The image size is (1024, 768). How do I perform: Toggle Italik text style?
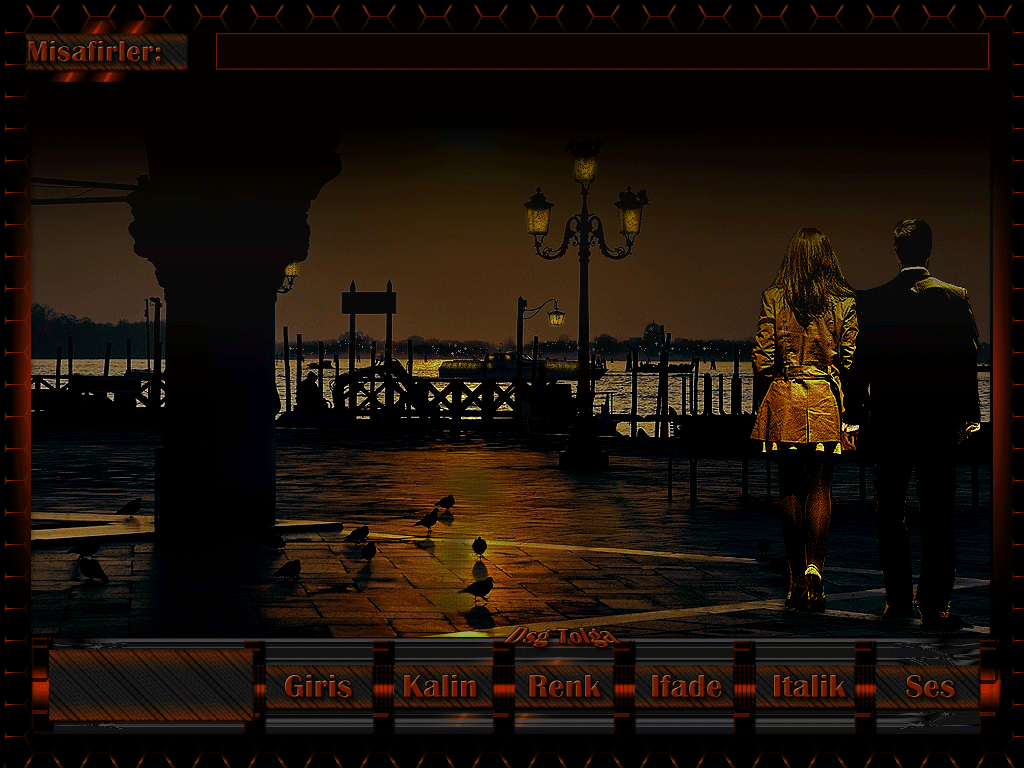(808, 686)
